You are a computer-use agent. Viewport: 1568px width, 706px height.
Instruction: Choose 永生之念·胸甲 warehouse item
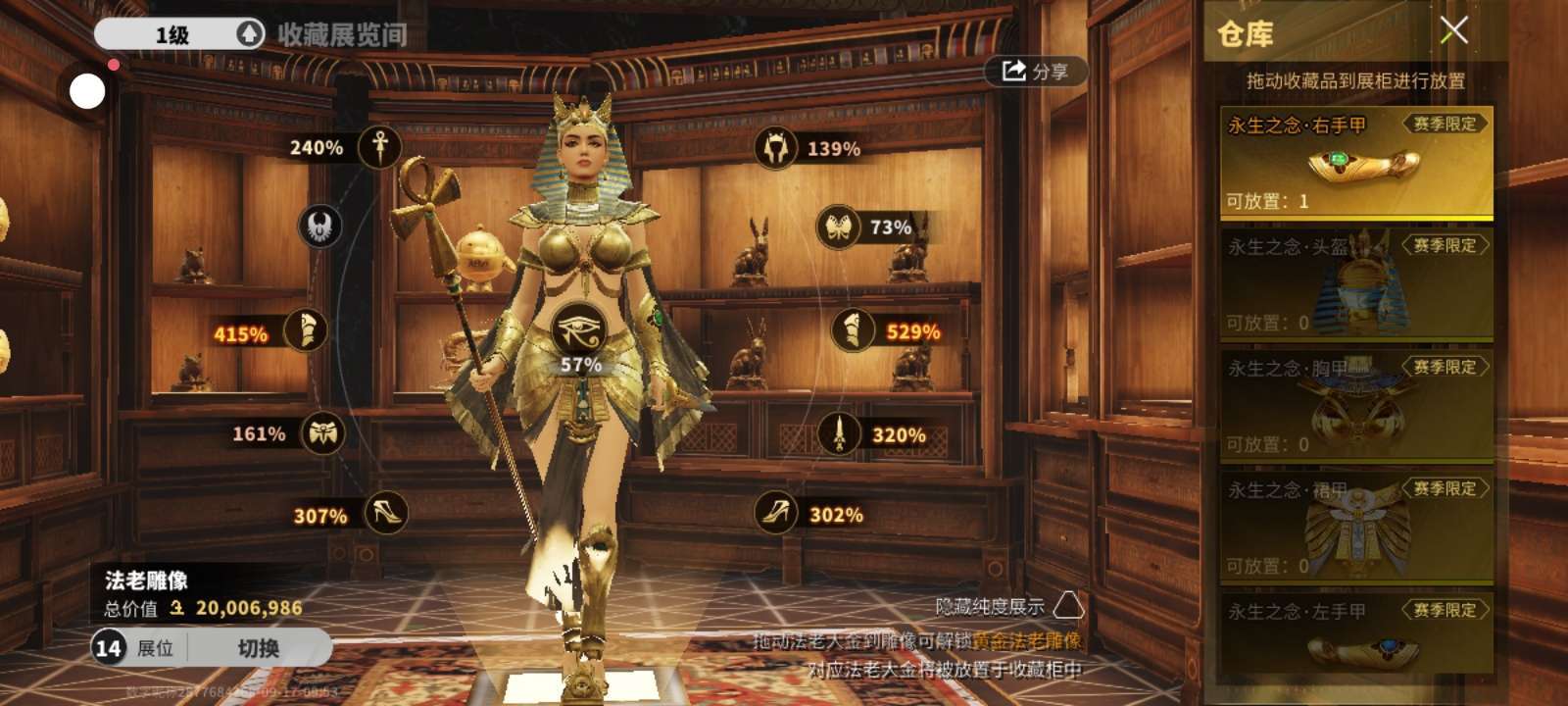(x=1355, y=406)
